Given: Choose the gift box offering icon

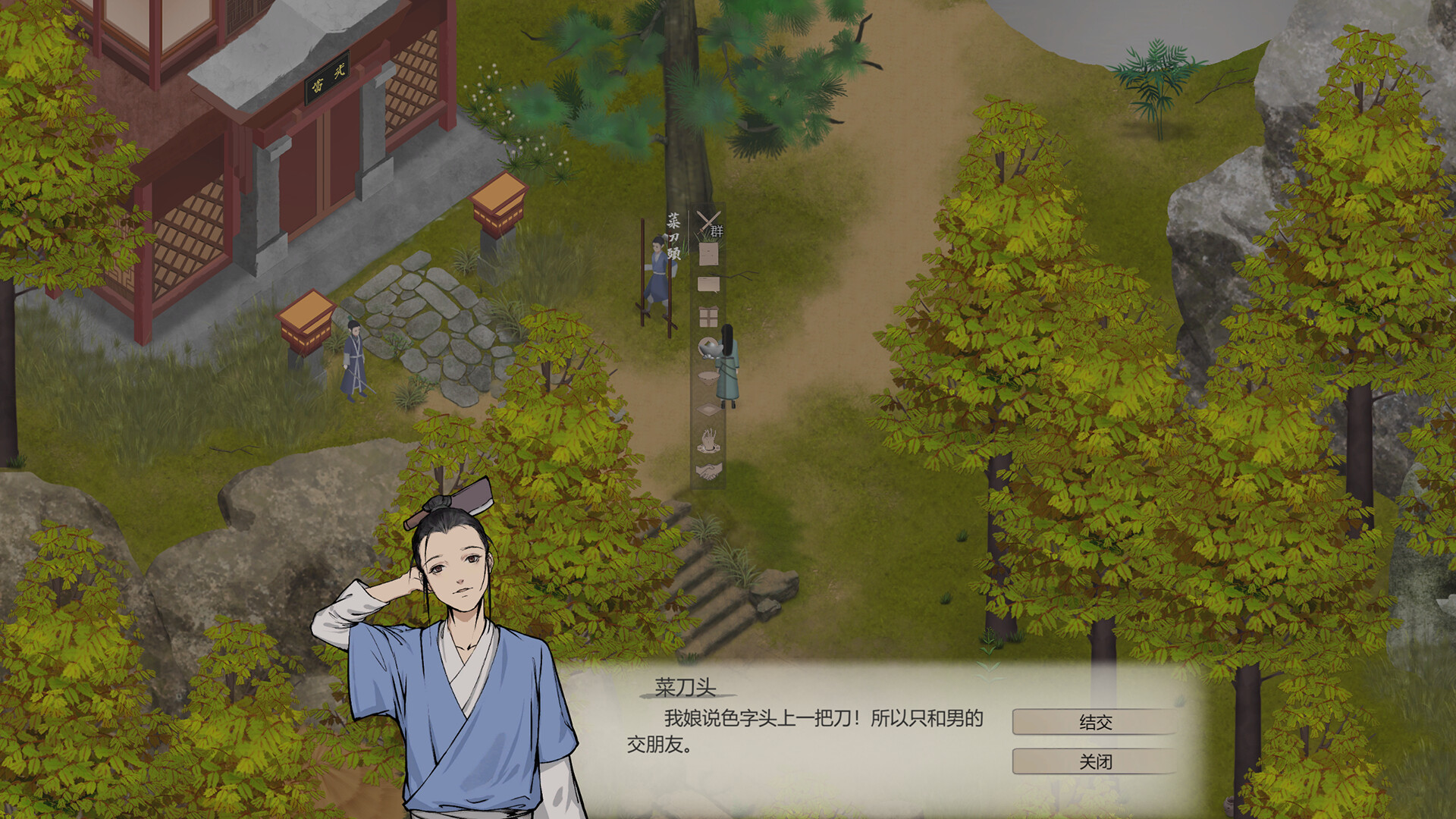Looking at the screenshot, I should point(709,314).
